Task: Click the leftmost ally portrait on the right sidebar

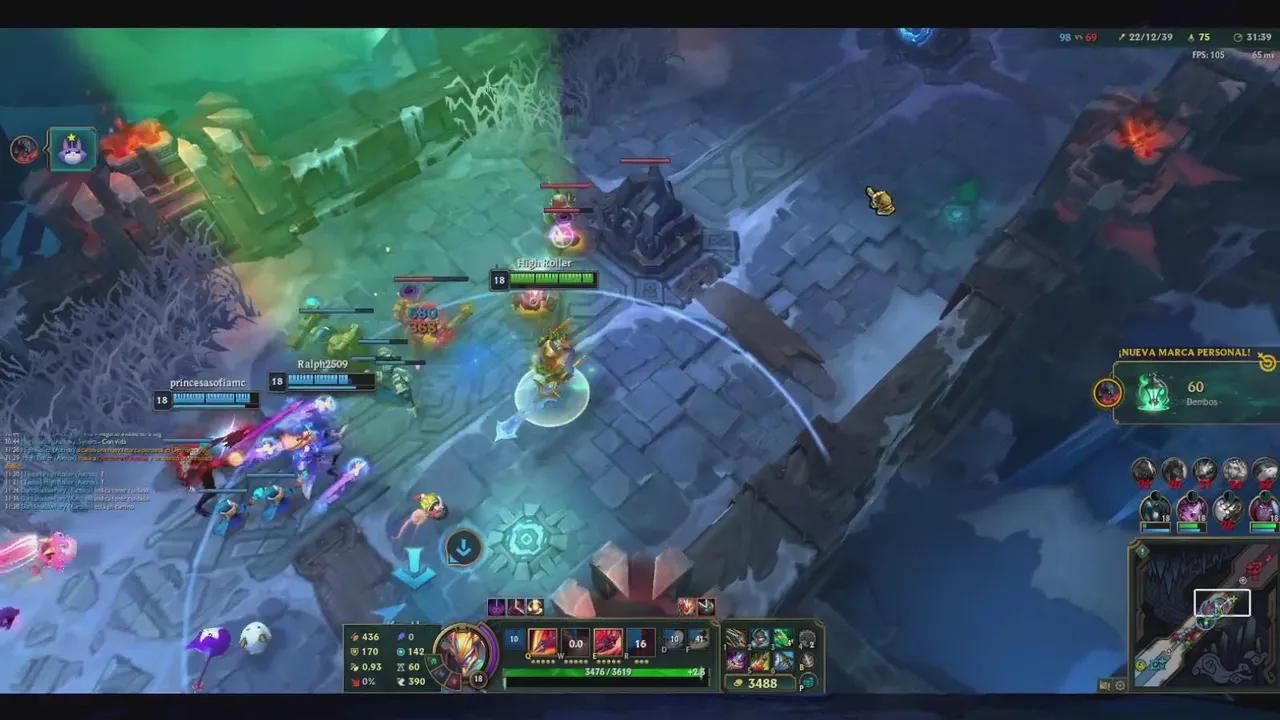Action: pos(1154,506)
